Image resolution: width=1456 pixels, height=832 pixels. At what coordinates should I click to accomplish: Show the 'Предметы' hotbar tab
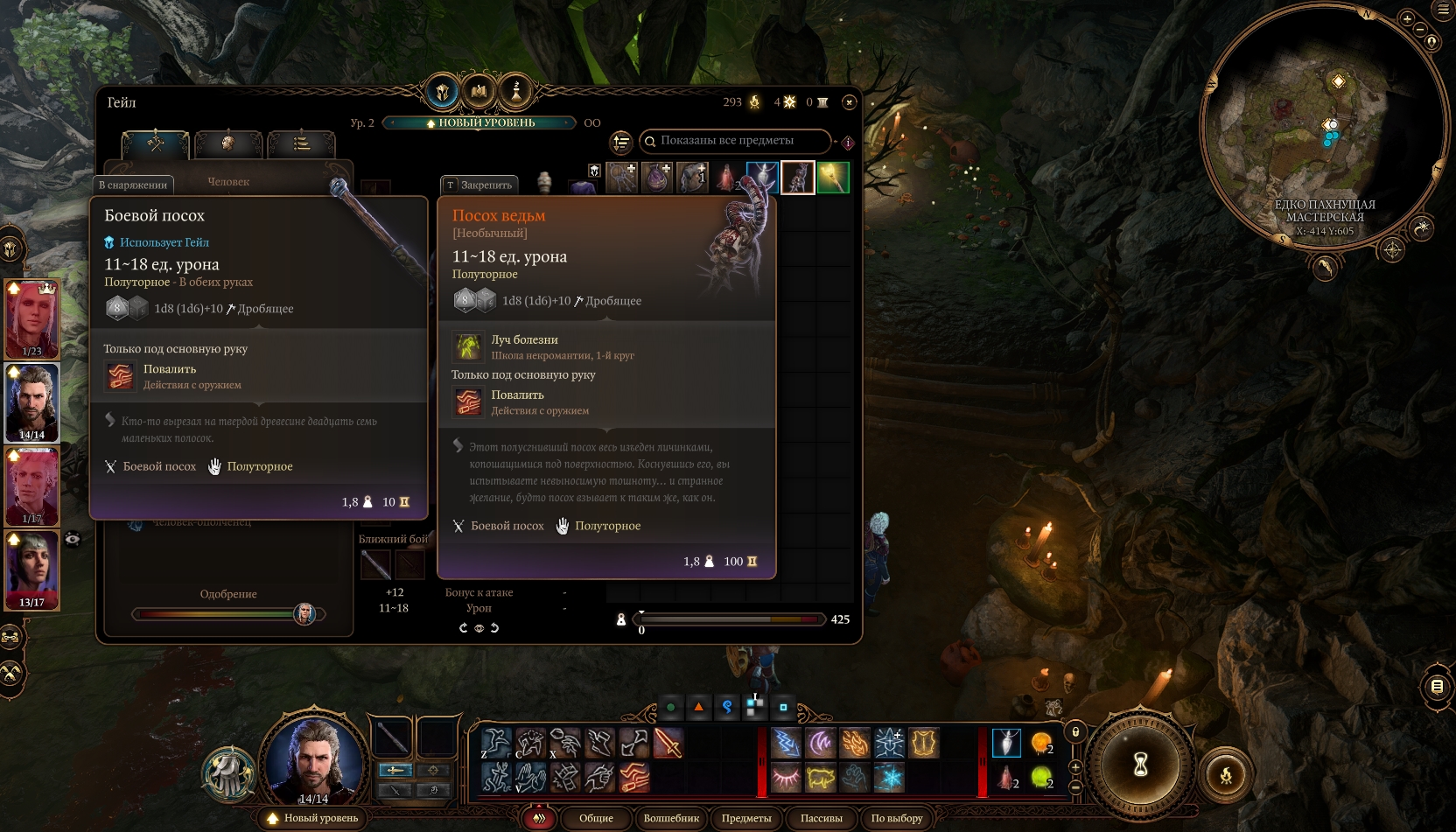click(x=746, y=818)
